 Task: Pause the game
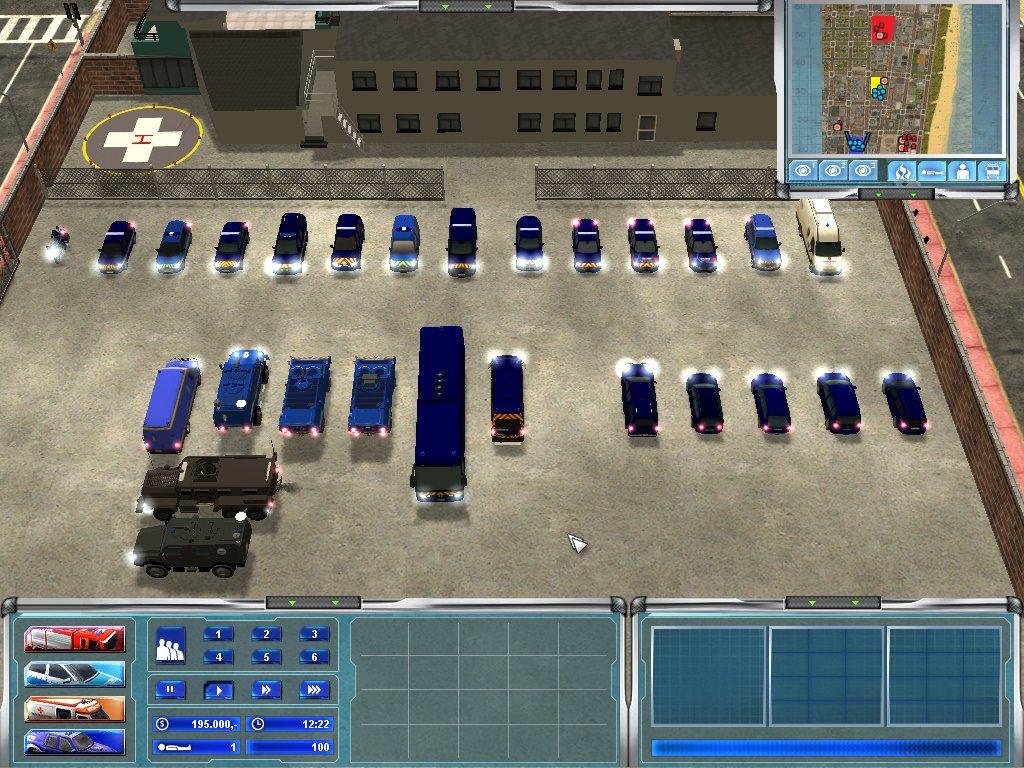(170, 689)
